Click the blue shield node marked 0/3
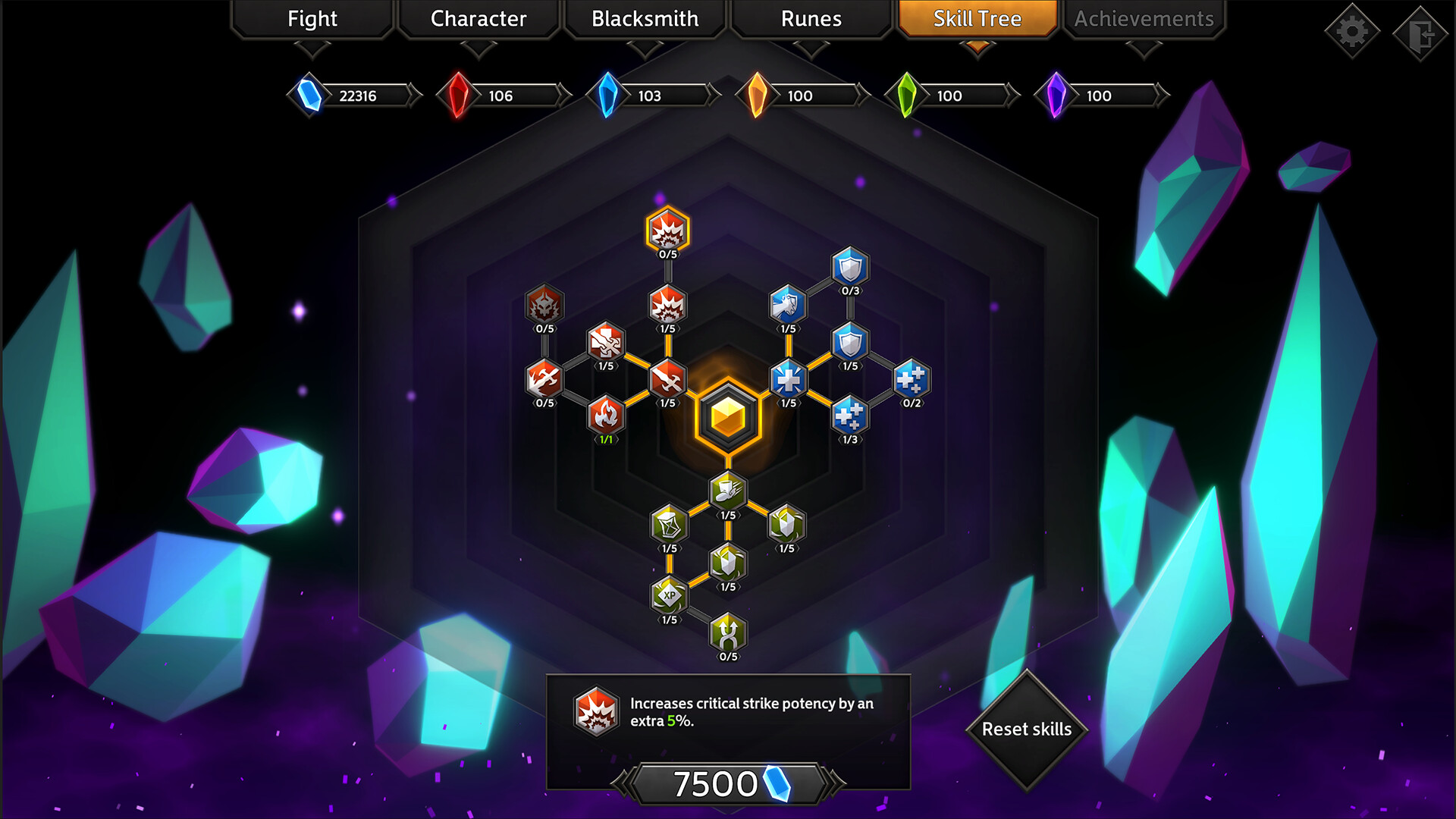Screen dimensions: 1456x819 [x=848, y=270]
